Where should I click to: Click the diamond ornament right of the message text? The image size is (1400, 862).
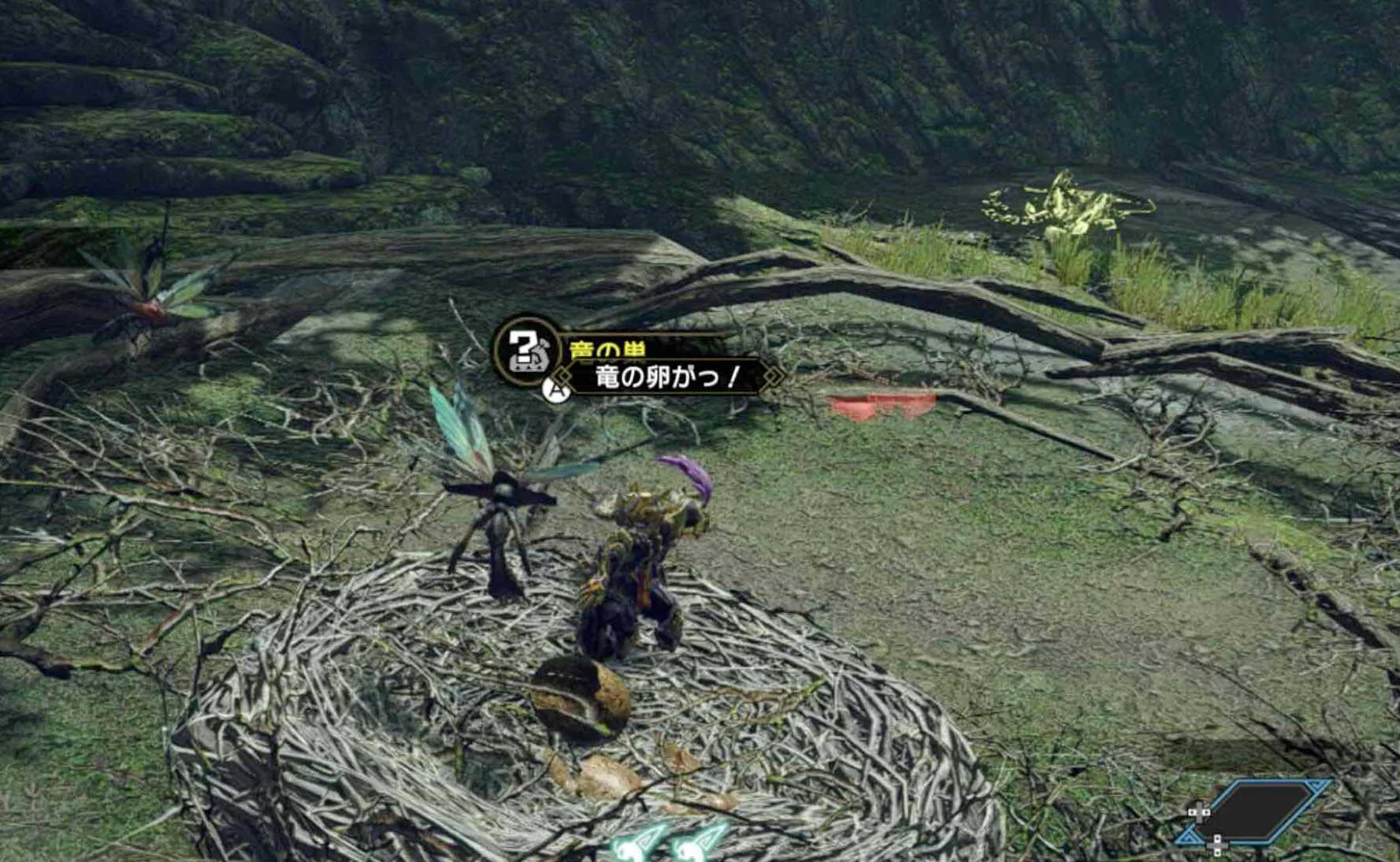pos(771,377)
